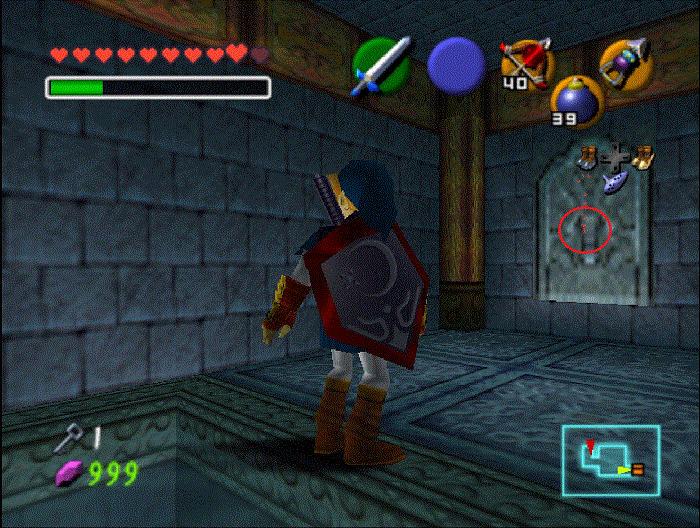Choose the bomb item icon

pyautogui.click(x=573, y=100)
